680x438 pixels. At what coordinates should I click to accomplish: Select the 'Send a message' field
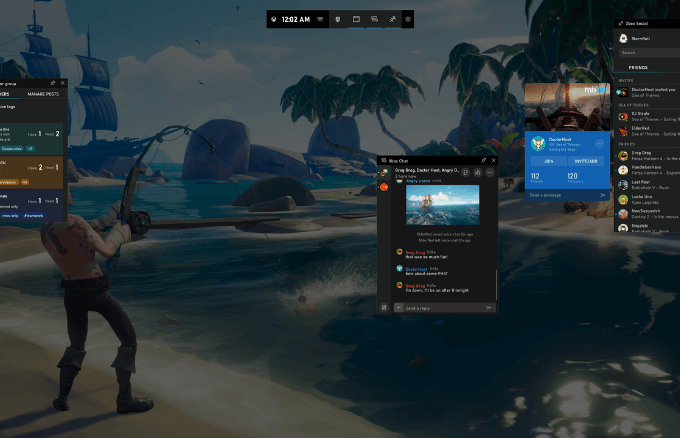click(560, 195)
